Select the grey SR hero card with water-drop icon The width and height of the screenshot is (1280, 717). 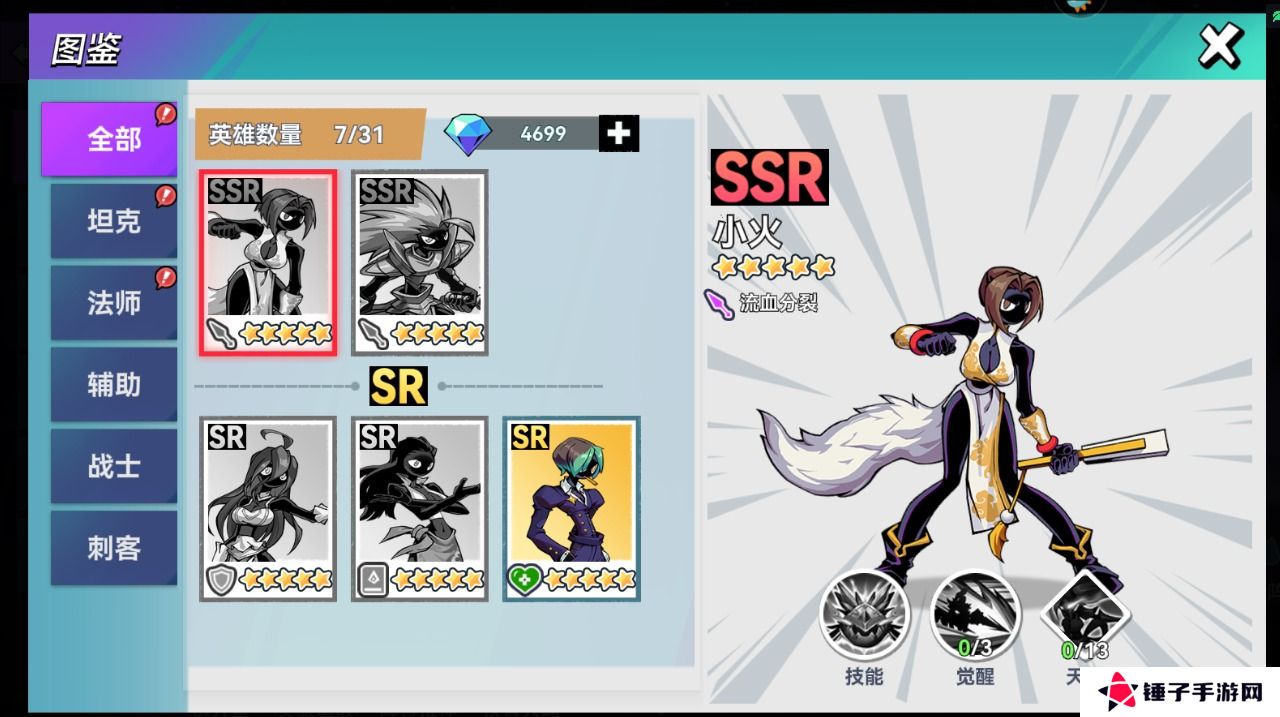[420, 508]
